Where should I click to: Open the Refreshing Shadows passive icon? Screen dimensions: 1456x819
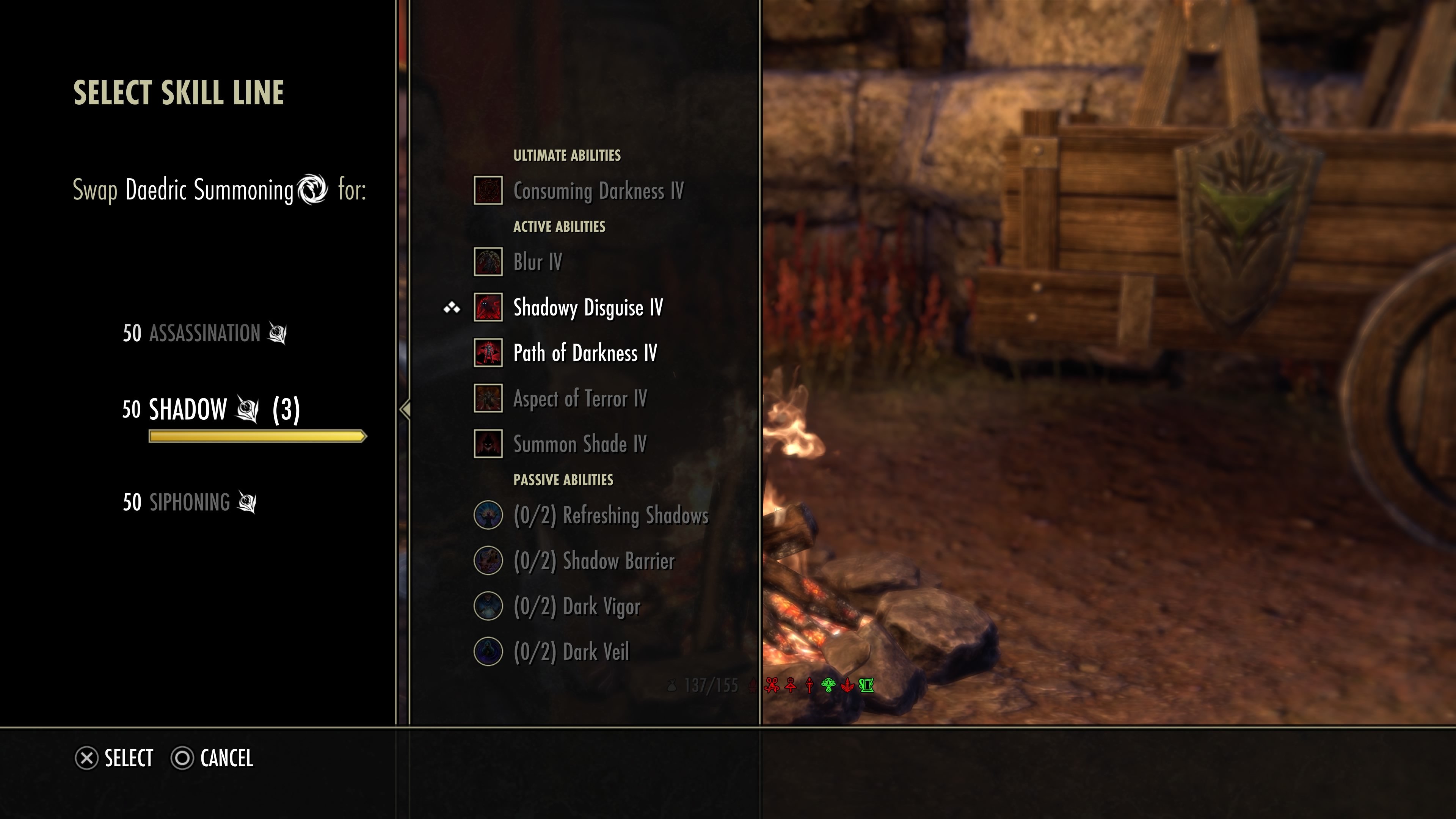[x=488, y=516]
